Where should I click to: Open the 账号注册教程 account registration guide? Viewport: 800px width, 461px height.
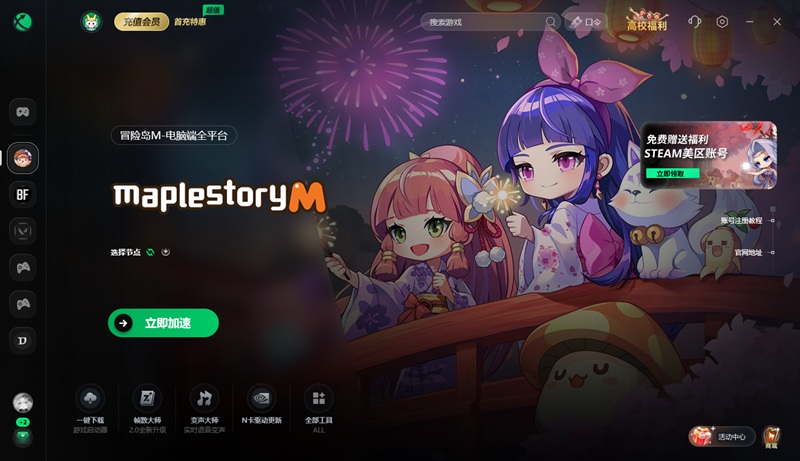pos(746,220)
